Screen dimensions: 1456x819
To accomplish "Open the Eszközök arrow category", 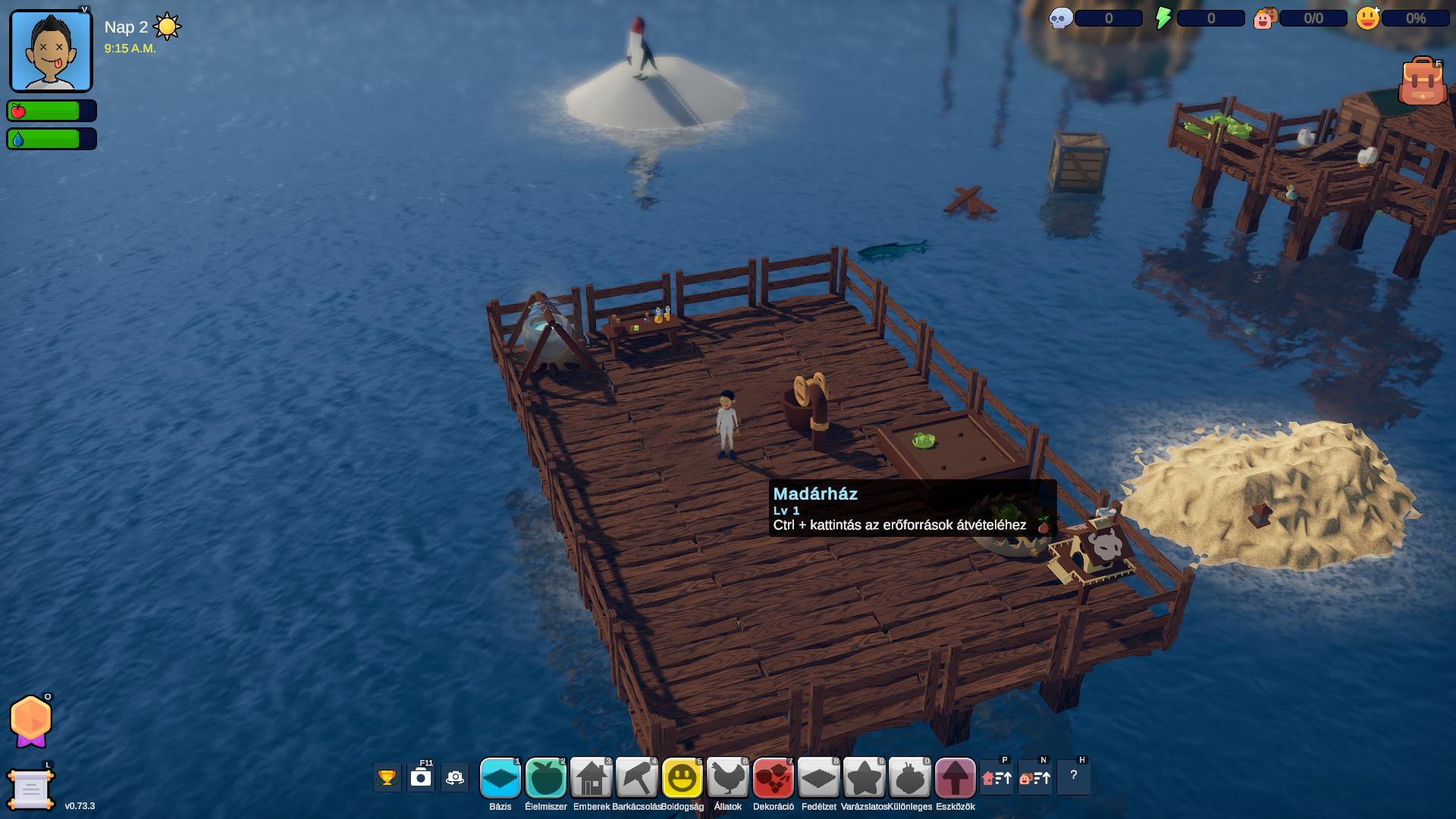I will [955, 778].
